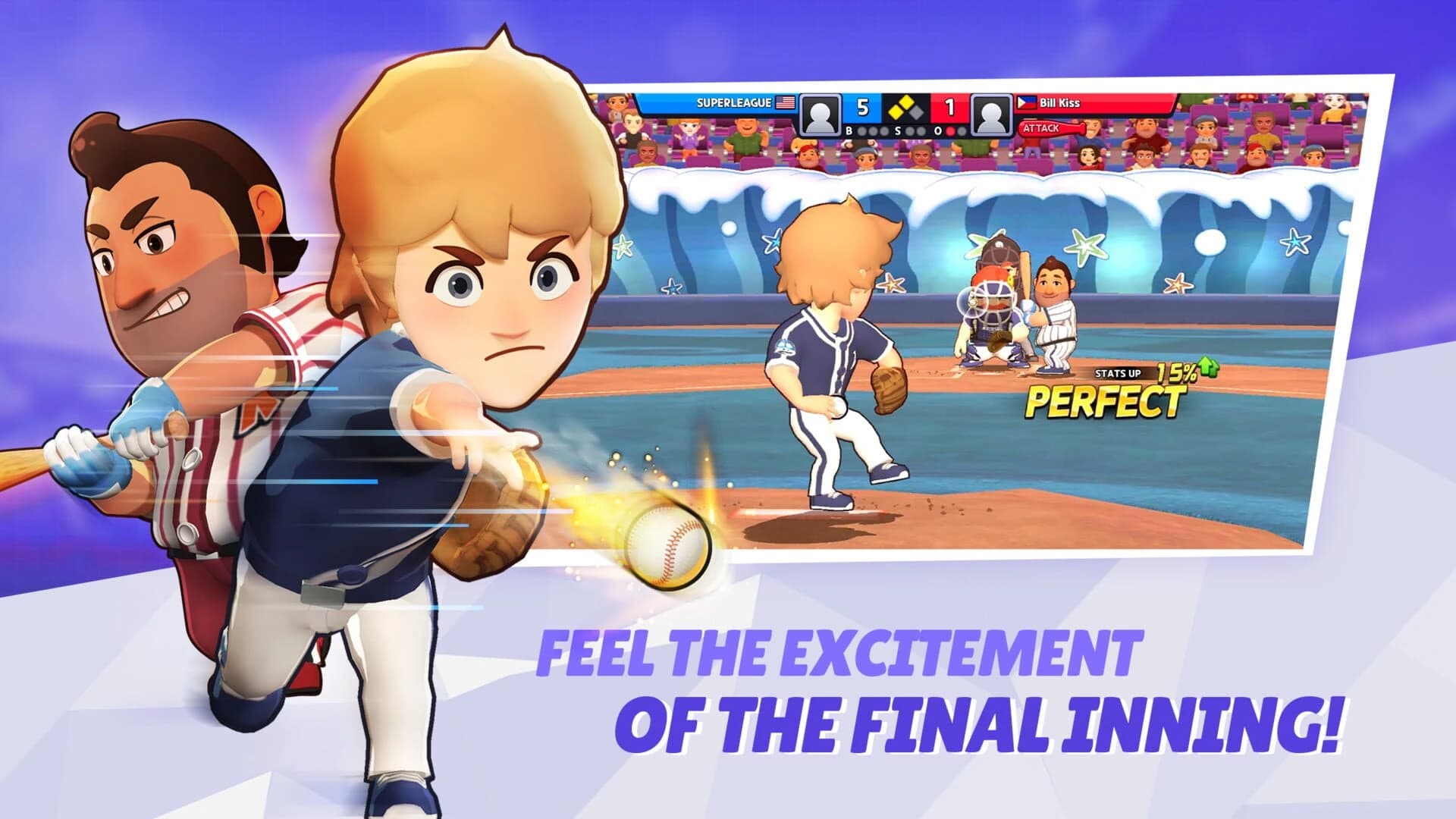Toggle the red Out (O) indicator light
This screenshot has height=819, width=1456.
(951, 132)
